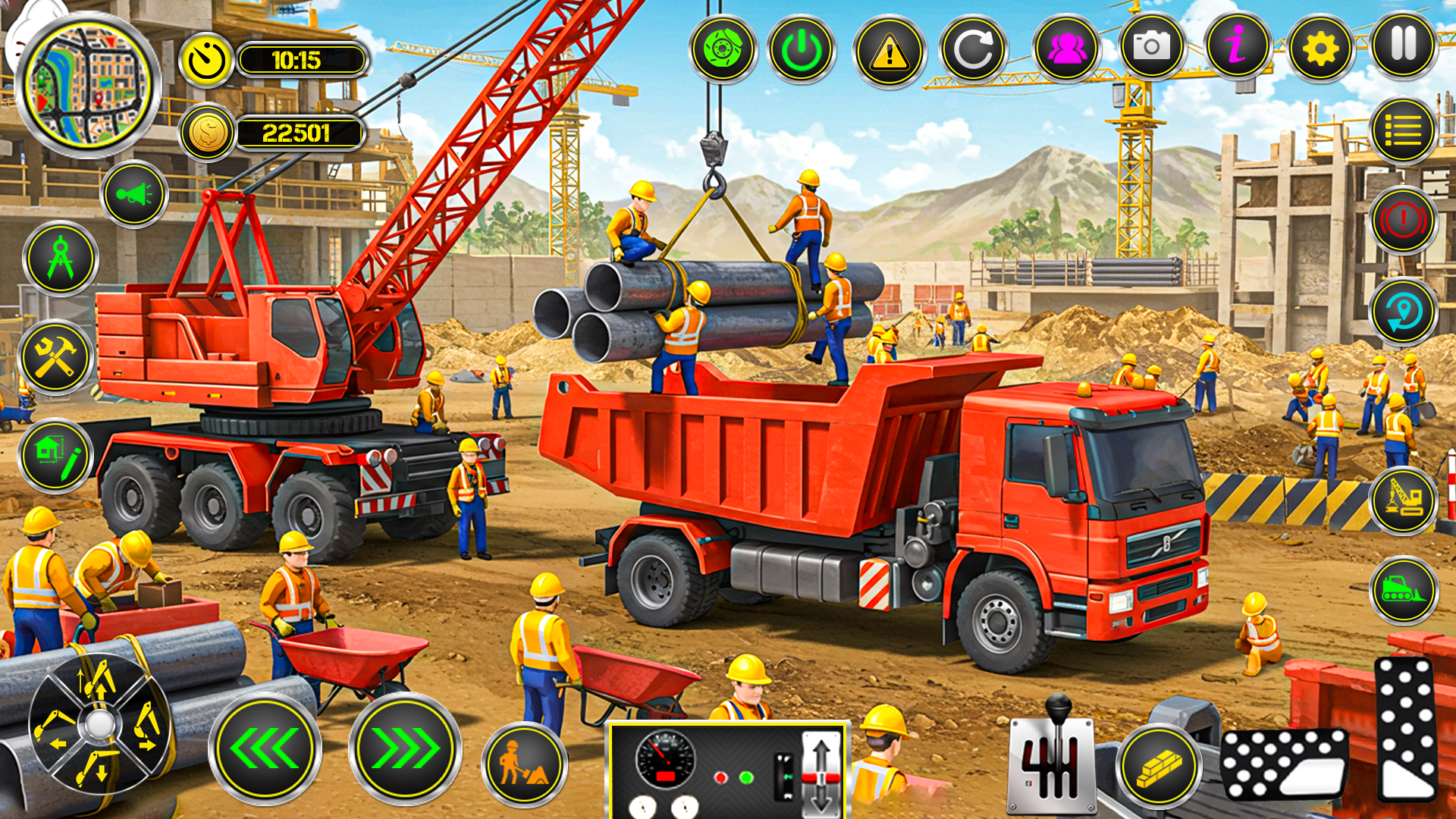Take a screenshot using the camera icon
This screenshot has height=819, width=1456.
coord(1151,49)
